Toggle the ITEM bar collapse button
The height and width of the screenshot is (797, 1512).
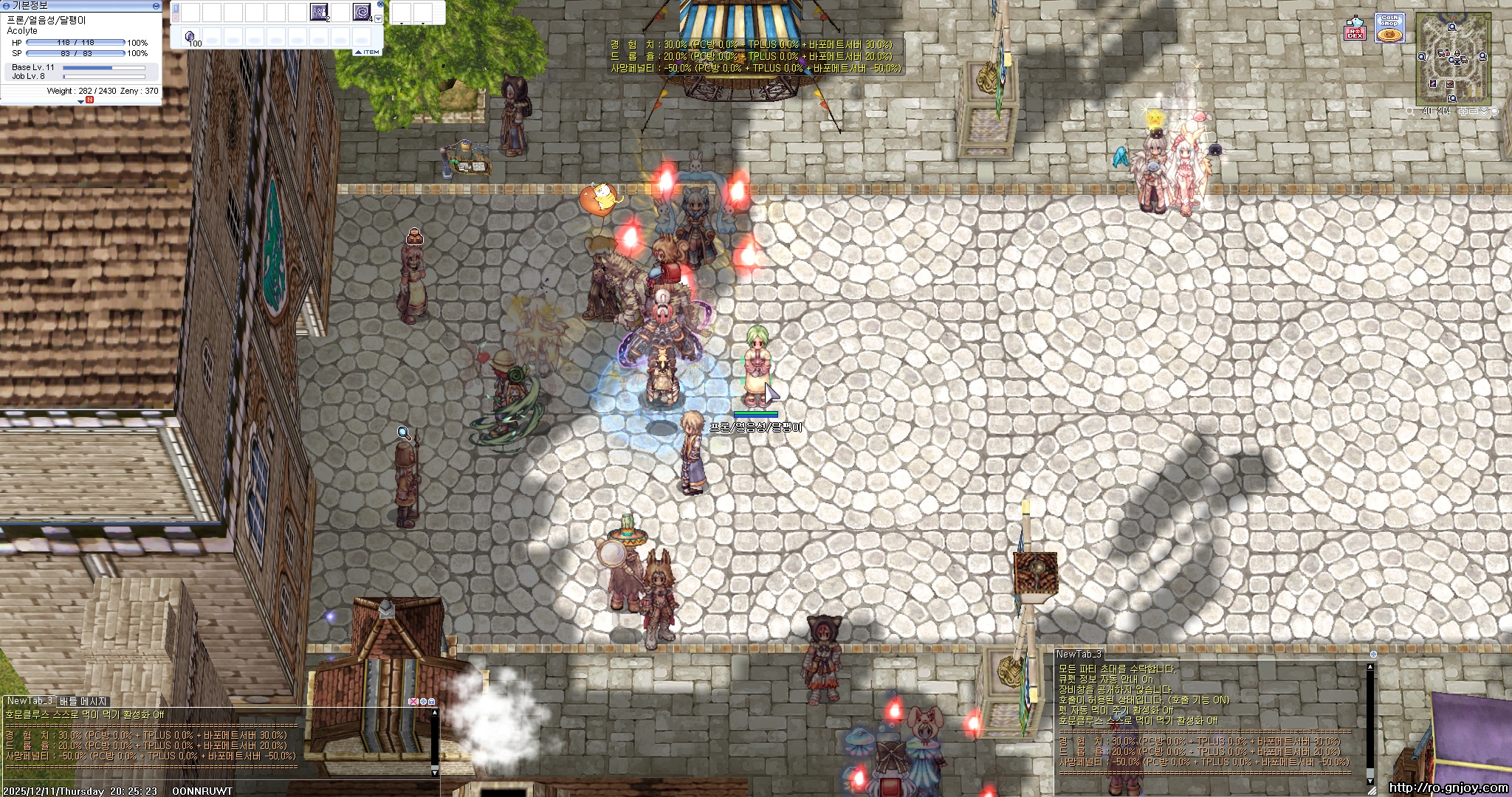367,52
